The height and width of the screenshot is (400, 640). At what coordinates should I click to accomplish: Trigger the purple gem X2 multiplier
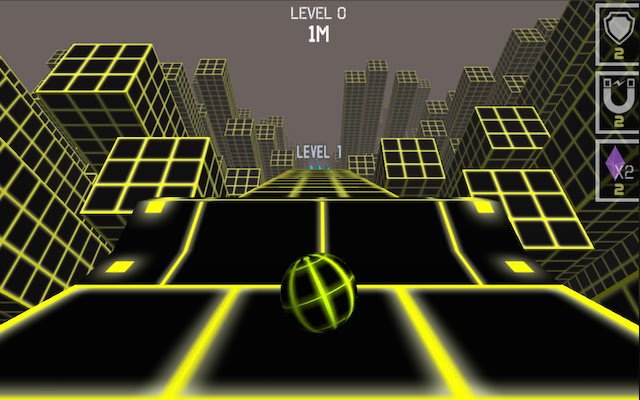(617, 167)
